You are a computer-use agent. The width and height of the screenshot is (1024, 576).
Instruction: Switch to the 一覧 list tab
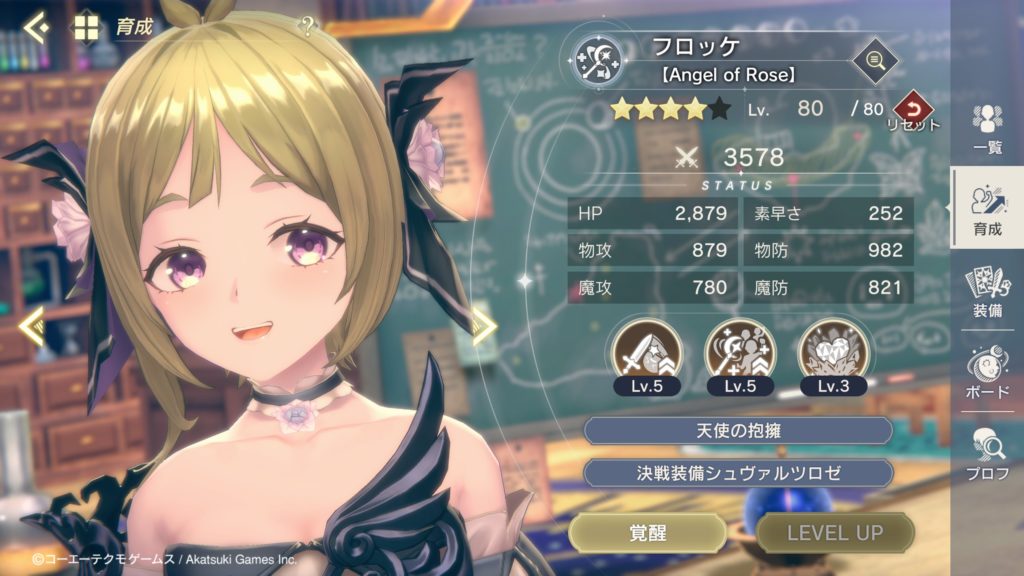pos(988,129)
